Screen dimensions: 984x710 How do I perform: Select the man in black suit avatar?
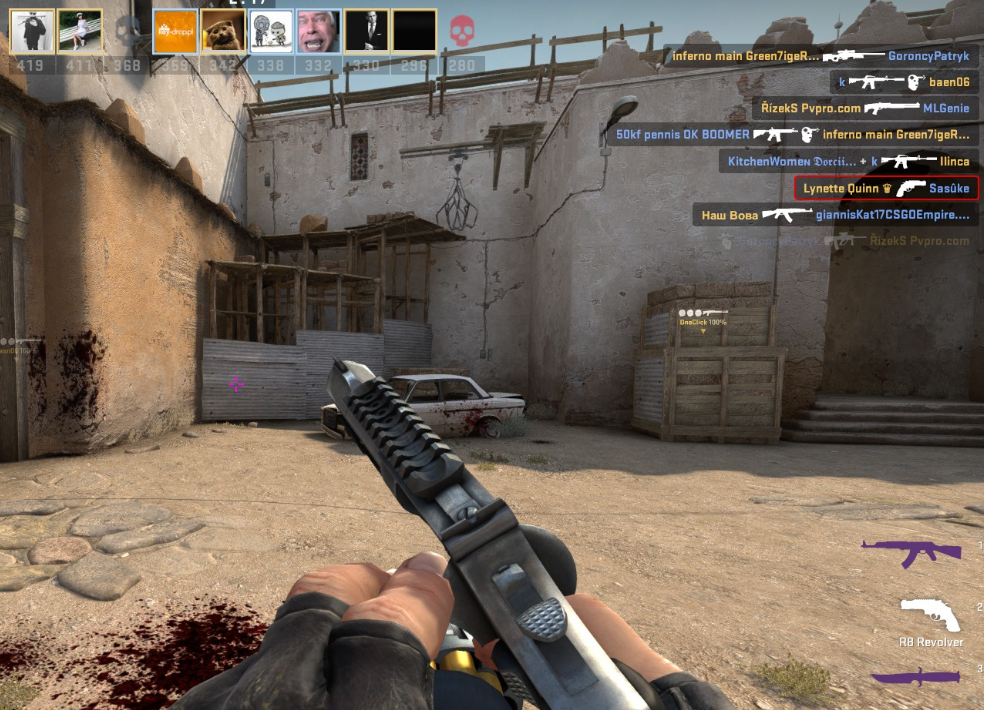(366, 31)
